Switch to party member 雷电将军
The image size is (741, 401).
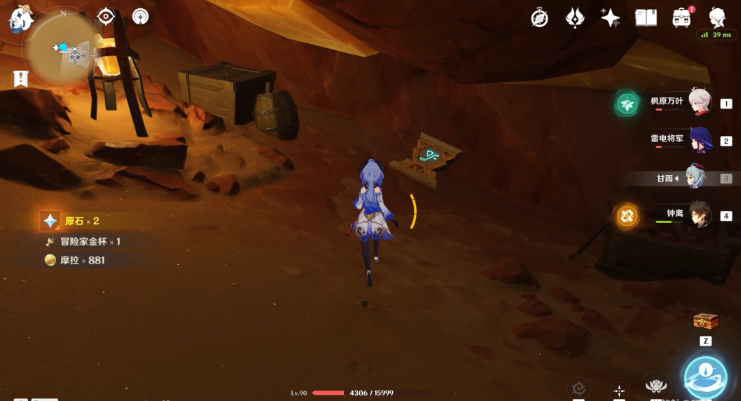click(x=700, y=140)
